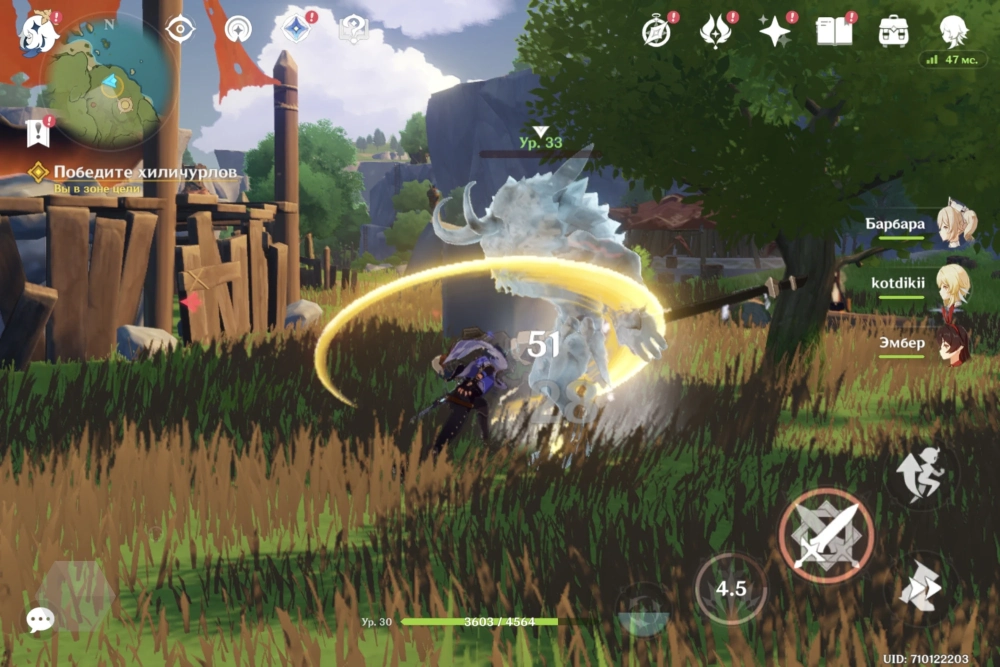Image resolution: width=1000 pixels, height=667 pixels.
Task: Tap the sword normal attack button
Action: pyautogui.click(x=825, y=535)
